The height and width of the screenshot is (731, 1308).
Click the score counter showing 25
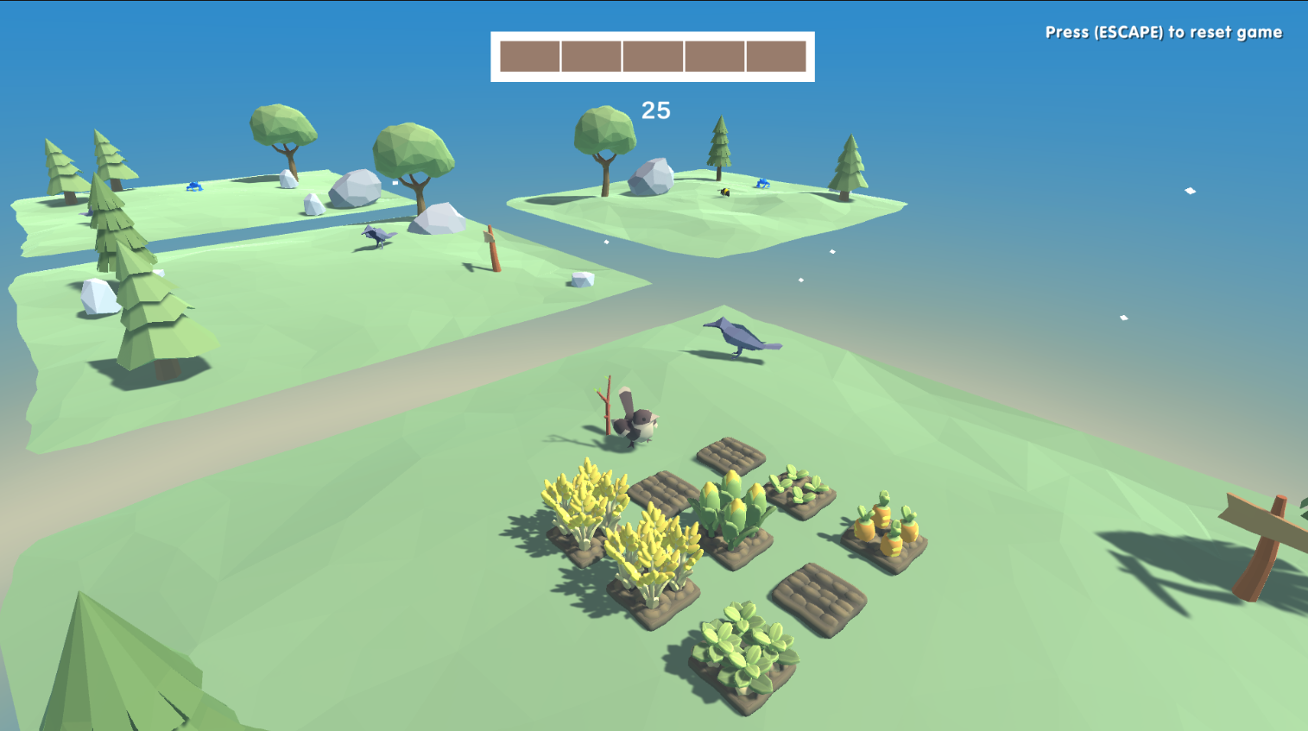pos(654,108)
